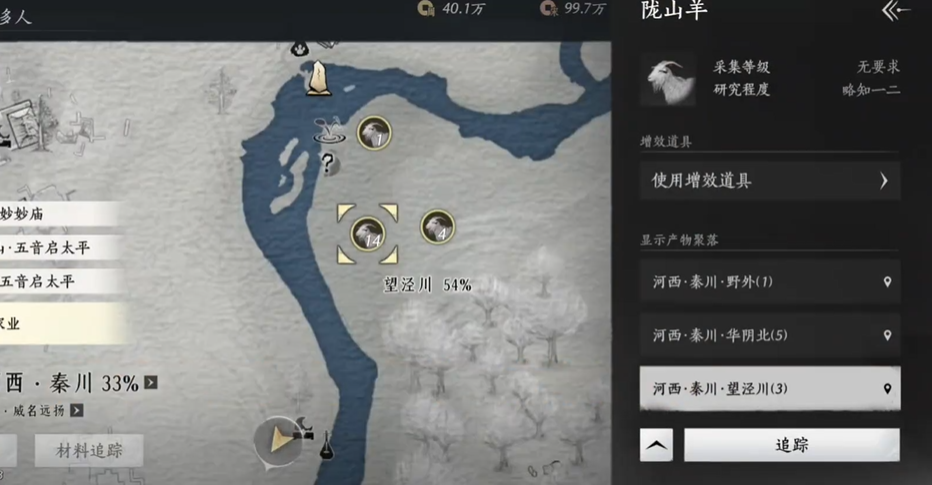Choose the 河西·秦川·华阴北(5) cluster row
The image size is (932, 485).
tap(770, 335)
